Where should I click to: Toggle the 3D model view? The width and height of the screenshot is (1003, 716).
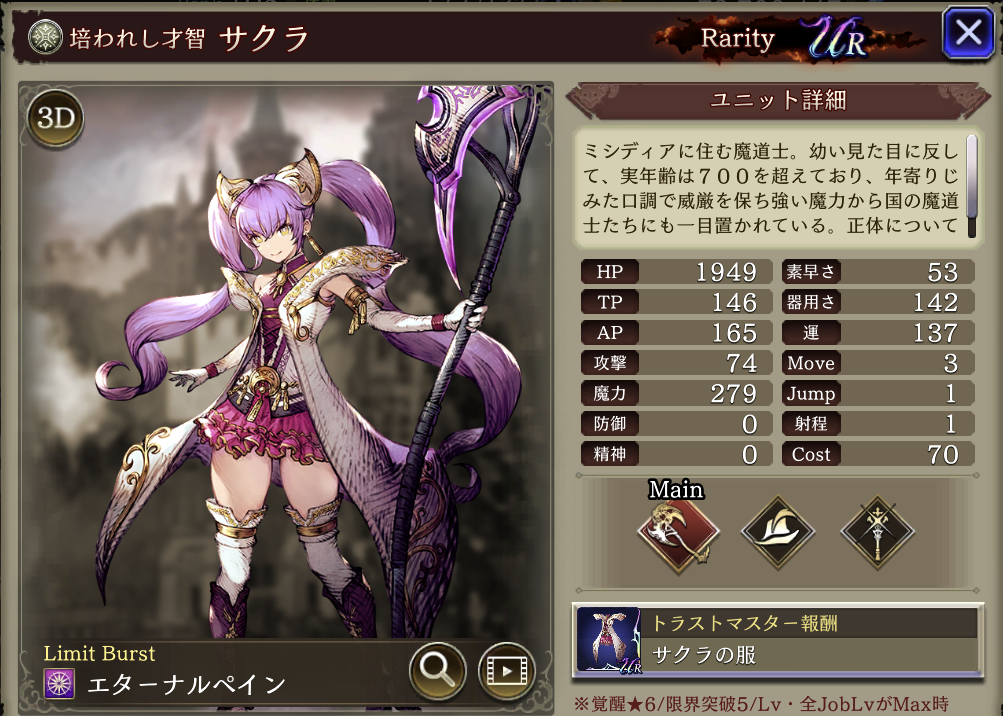point(56,118)
